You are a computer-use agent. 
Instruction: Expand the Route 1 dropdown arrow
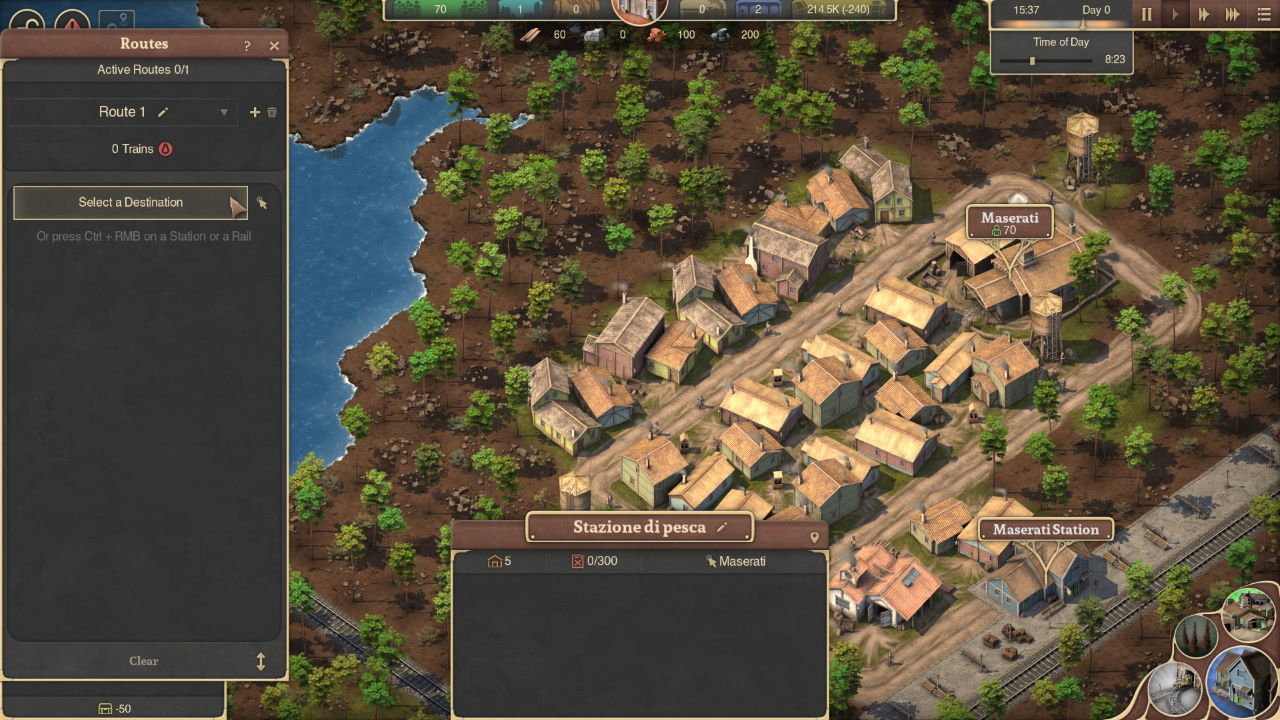[x=224, y=113]
